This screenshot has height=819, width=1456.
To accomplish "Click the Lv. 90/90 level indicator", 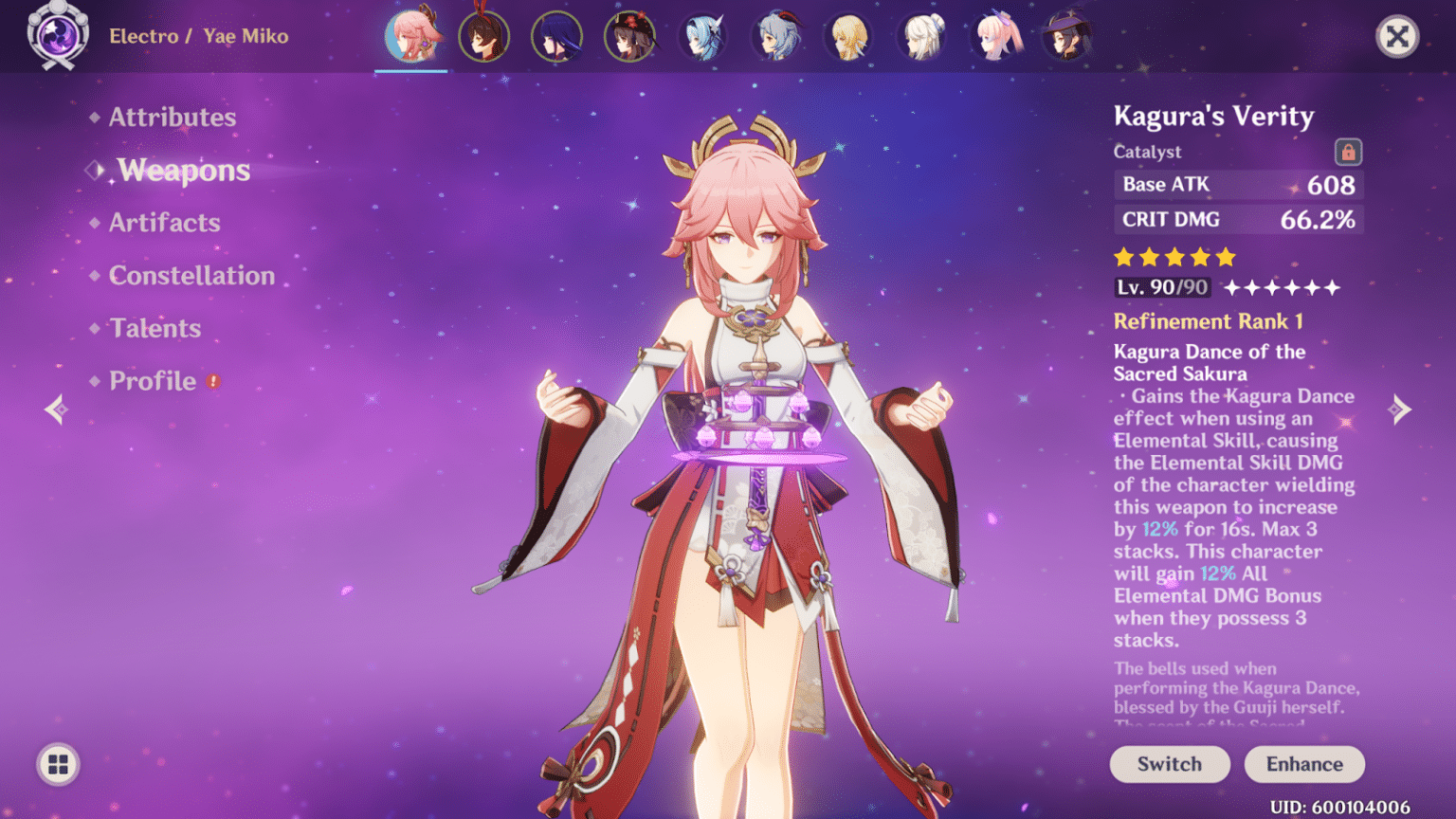I will click(1161, 286).
